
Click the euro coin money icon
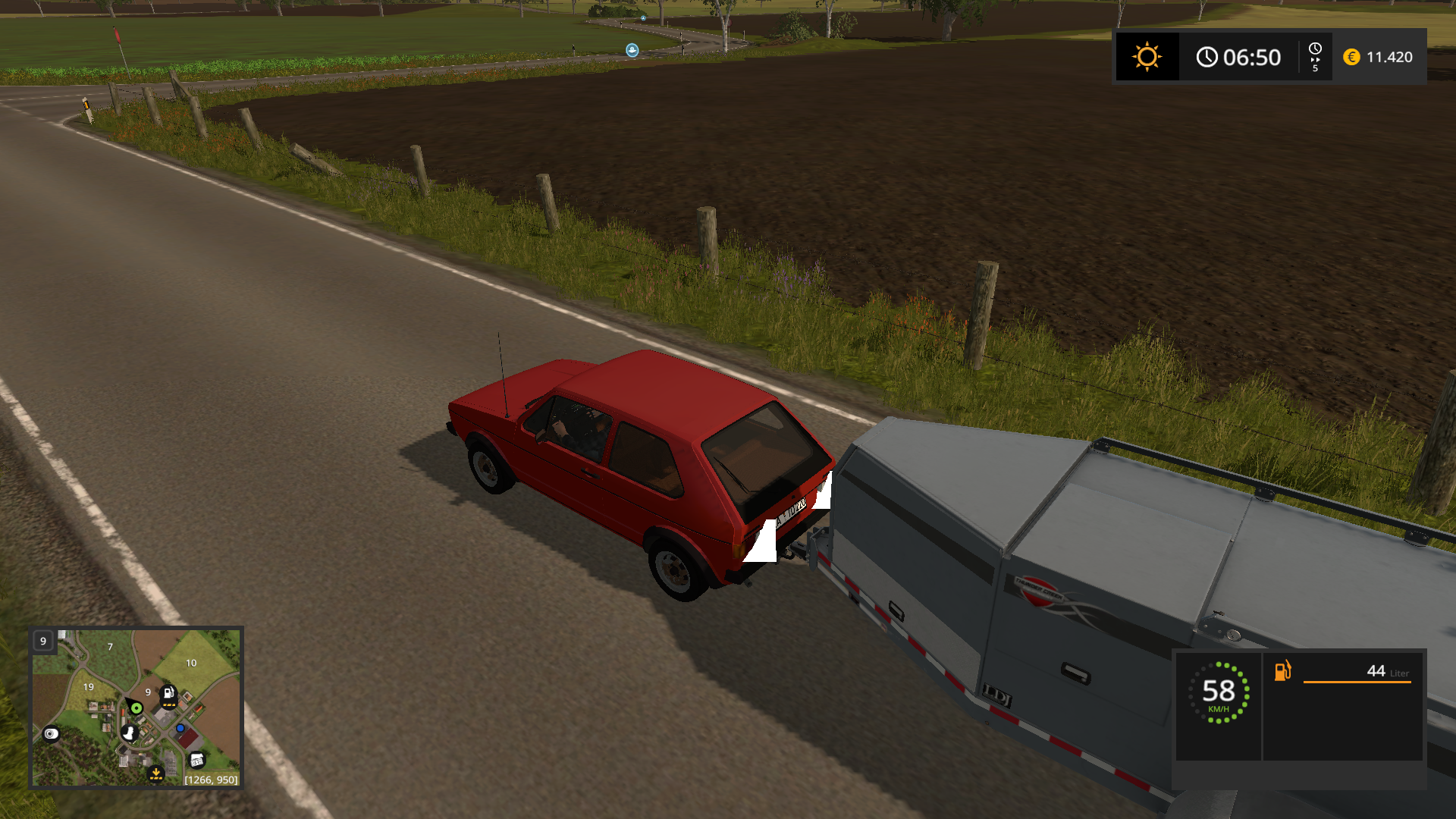point(1351,57)
